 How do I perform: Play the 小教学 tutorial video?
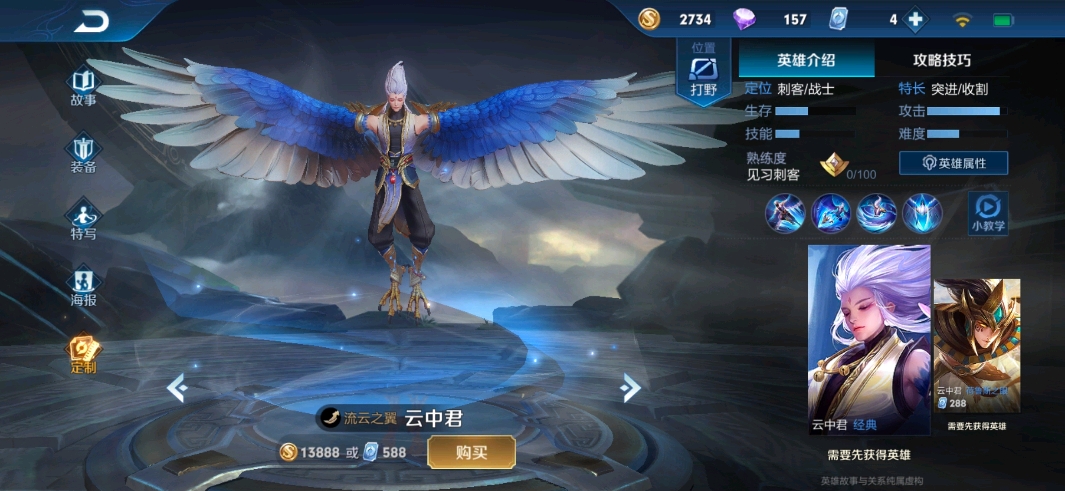[x=988, y=213]
